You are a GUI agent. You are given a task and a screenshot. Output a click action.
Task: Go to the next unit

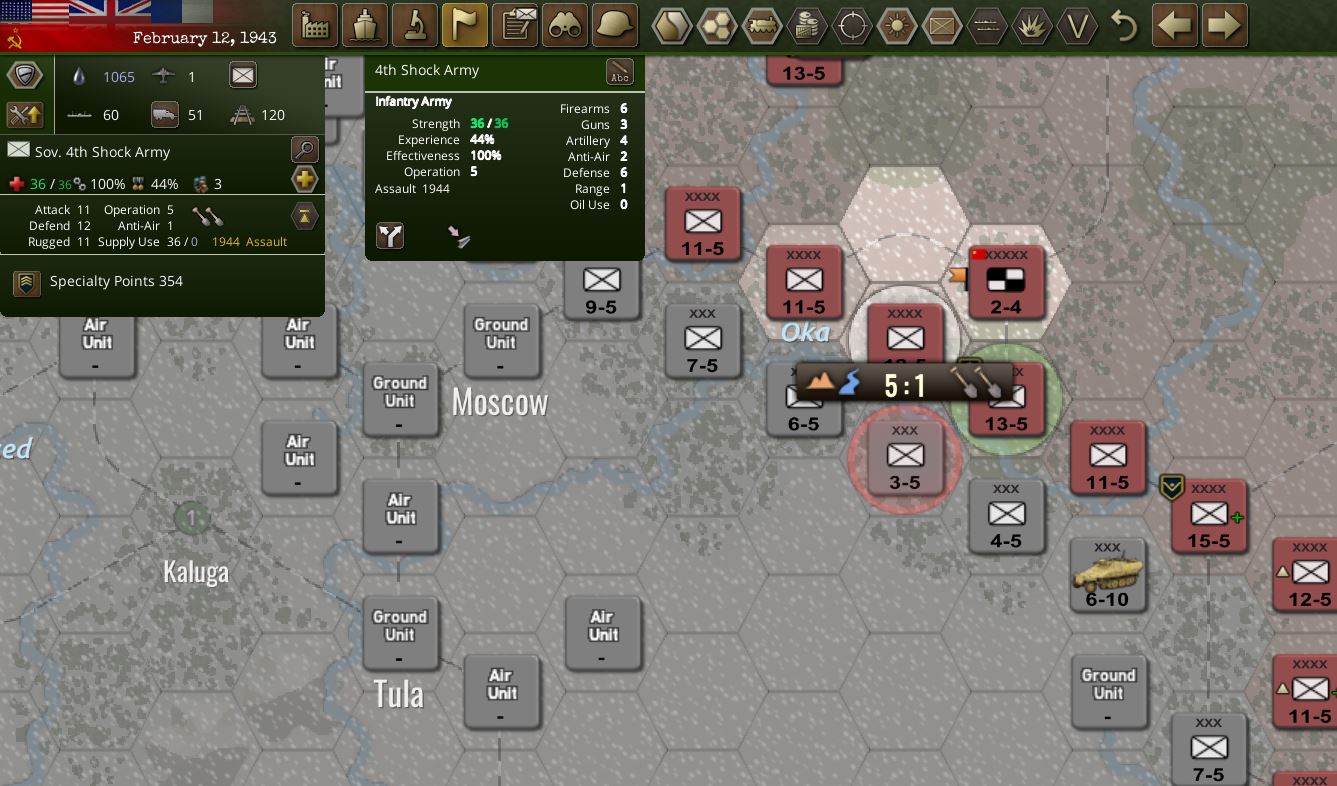click(x=1224, y=26)
